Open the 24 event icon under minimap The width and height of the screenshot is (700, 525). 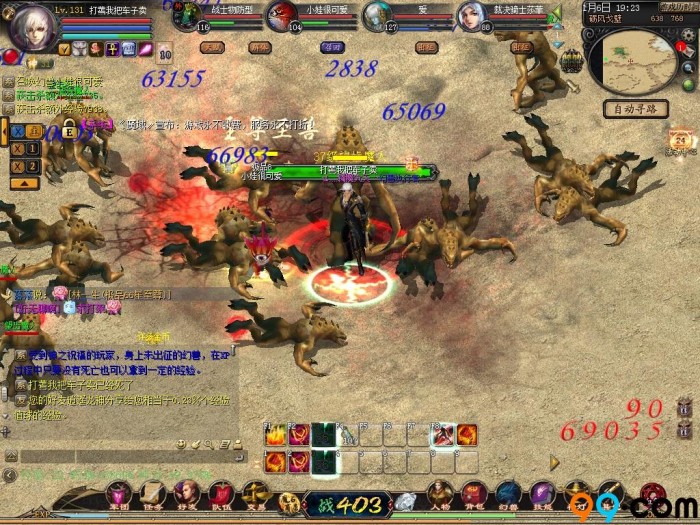pos(680,140)
